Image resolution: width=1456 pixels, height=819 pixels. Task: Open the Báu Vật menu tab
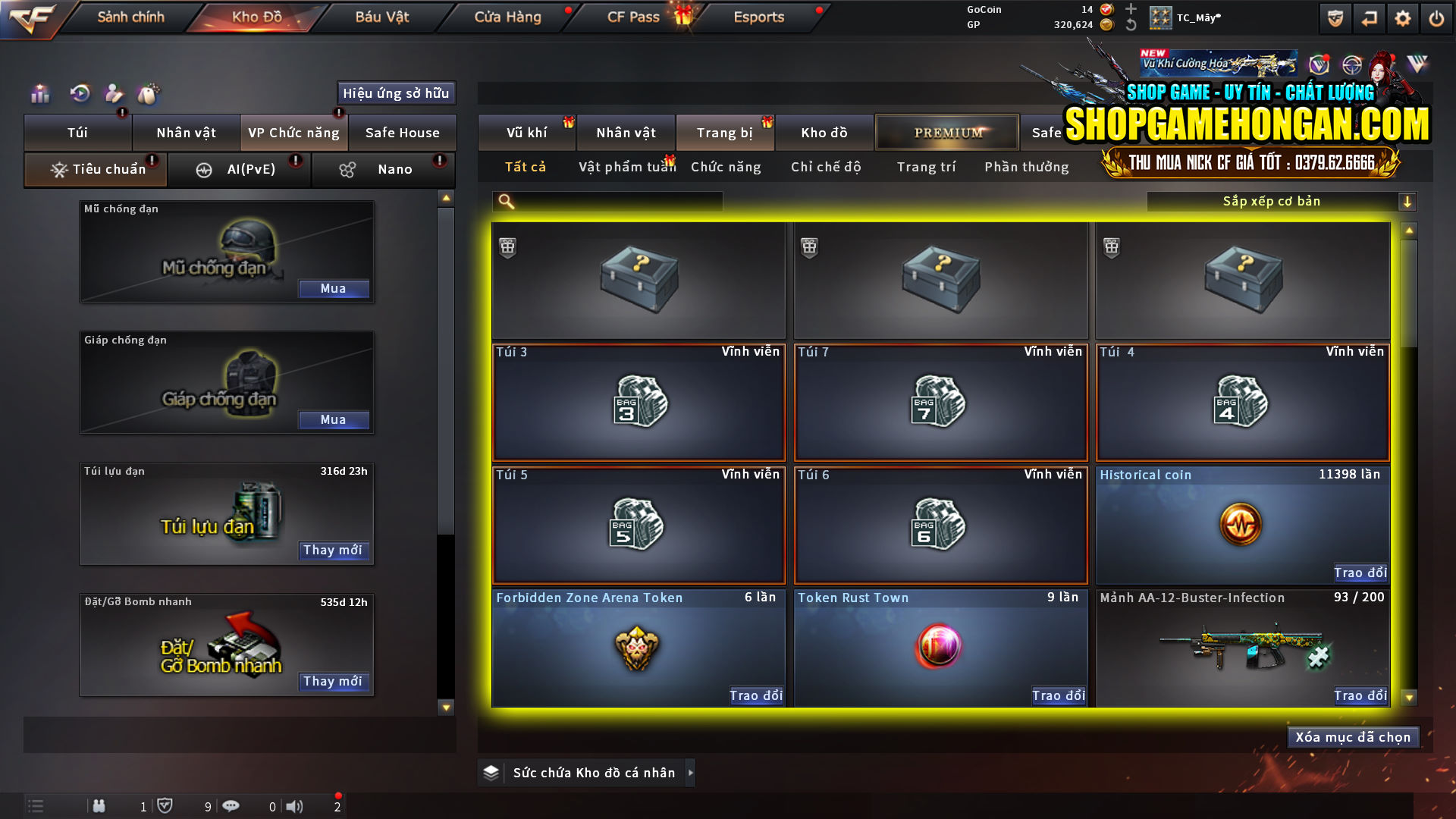point(381,17)
